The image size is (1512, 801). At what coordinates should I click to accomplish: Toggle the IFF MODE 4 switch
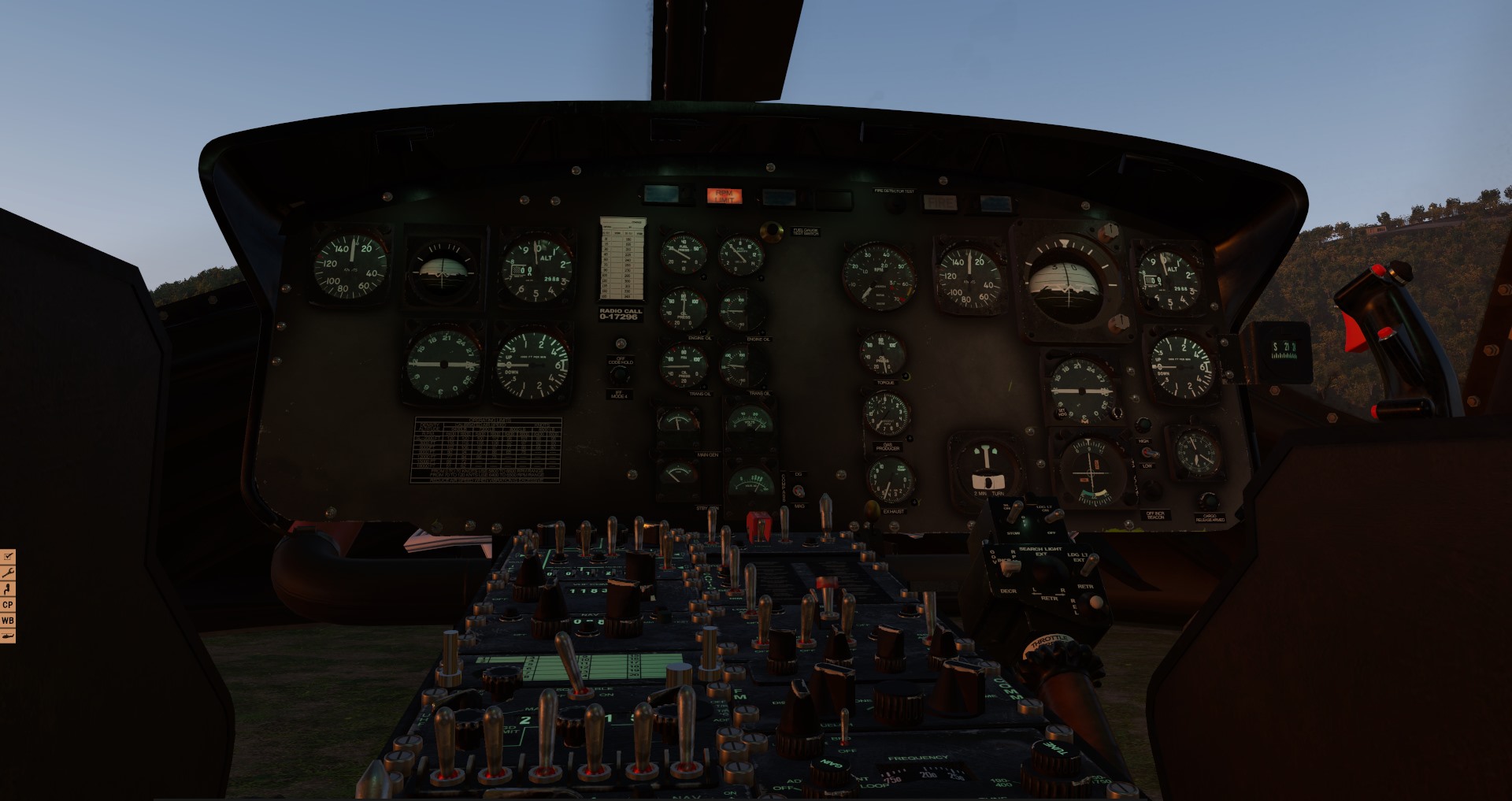click(x=619, y=374)
